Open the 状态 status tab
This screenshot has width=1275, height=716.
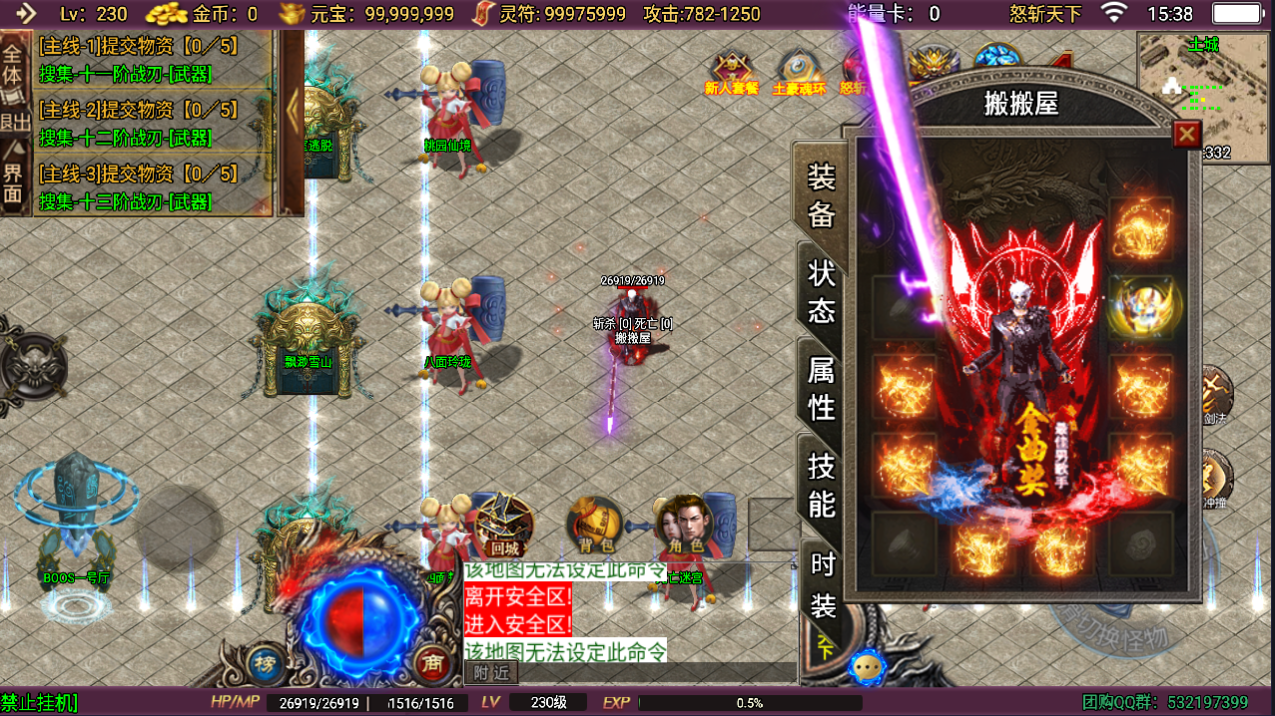(821, 291)
